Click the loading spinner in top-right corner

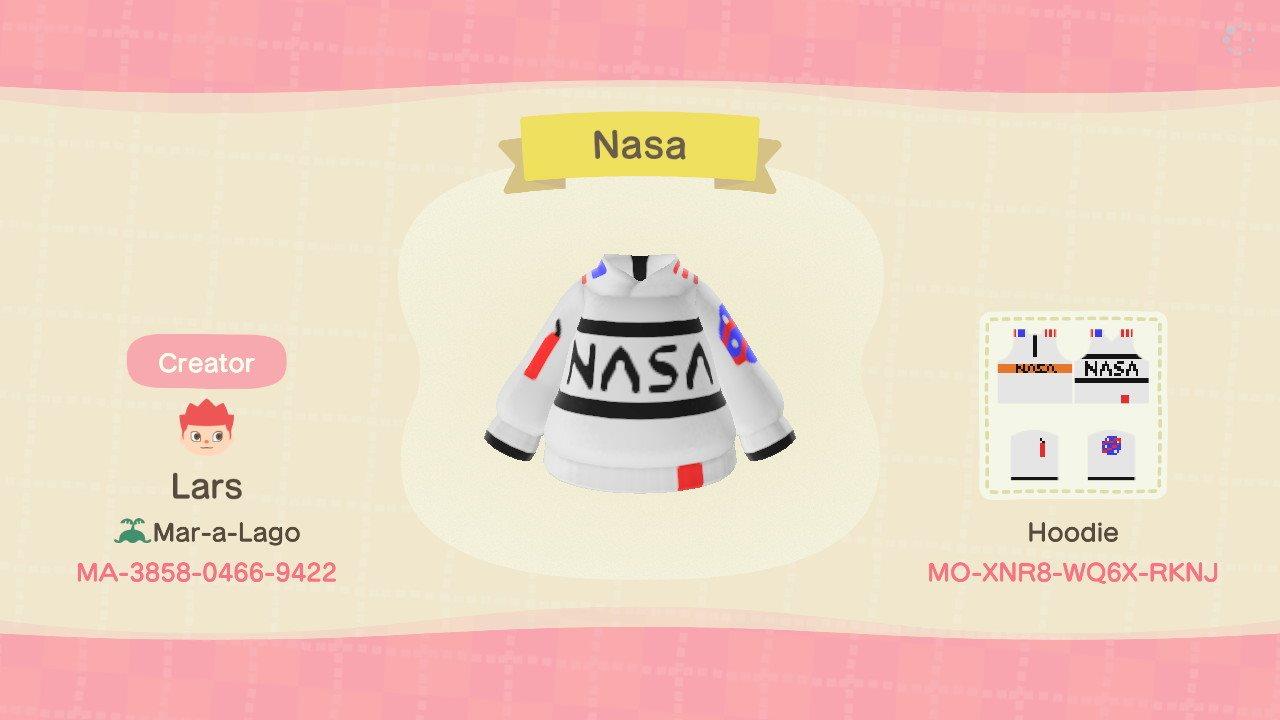(1240, 38)
